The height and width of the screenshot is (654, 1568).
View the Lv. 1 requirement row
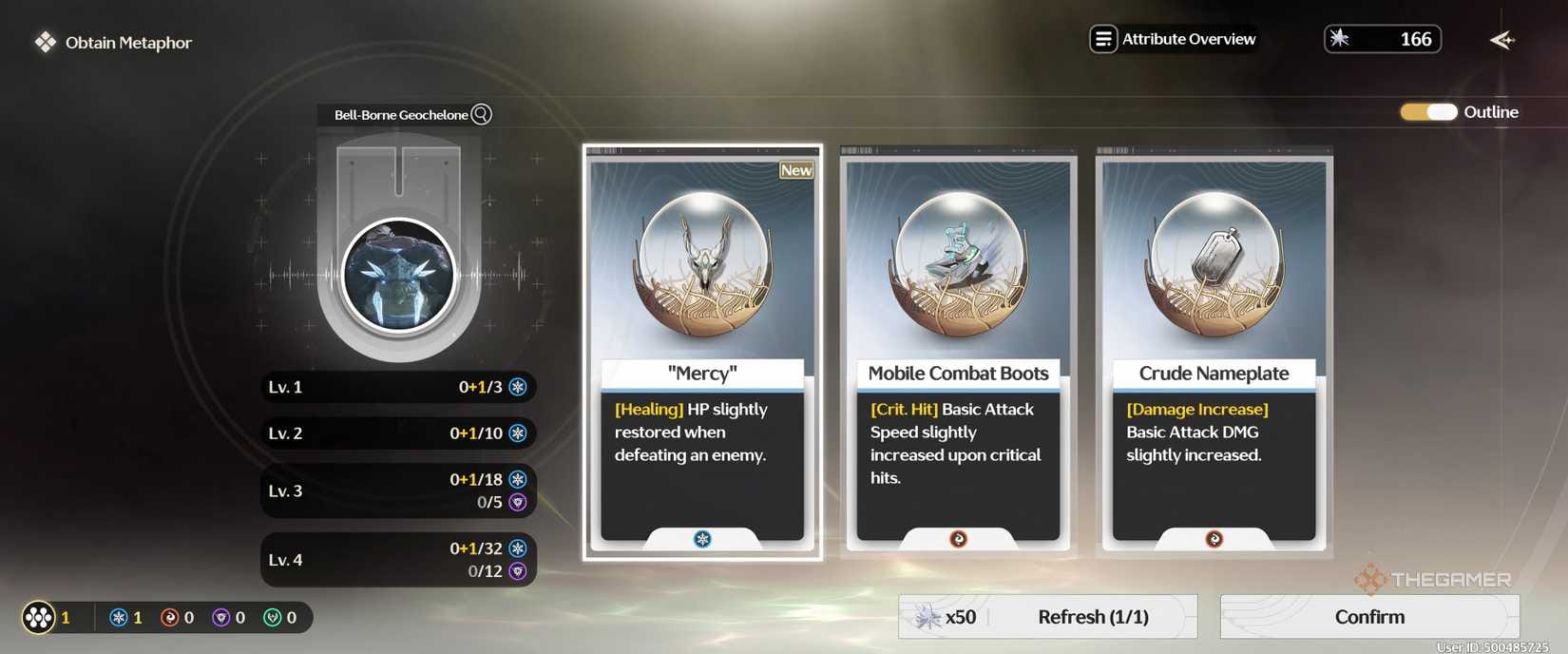coord(398,387)
